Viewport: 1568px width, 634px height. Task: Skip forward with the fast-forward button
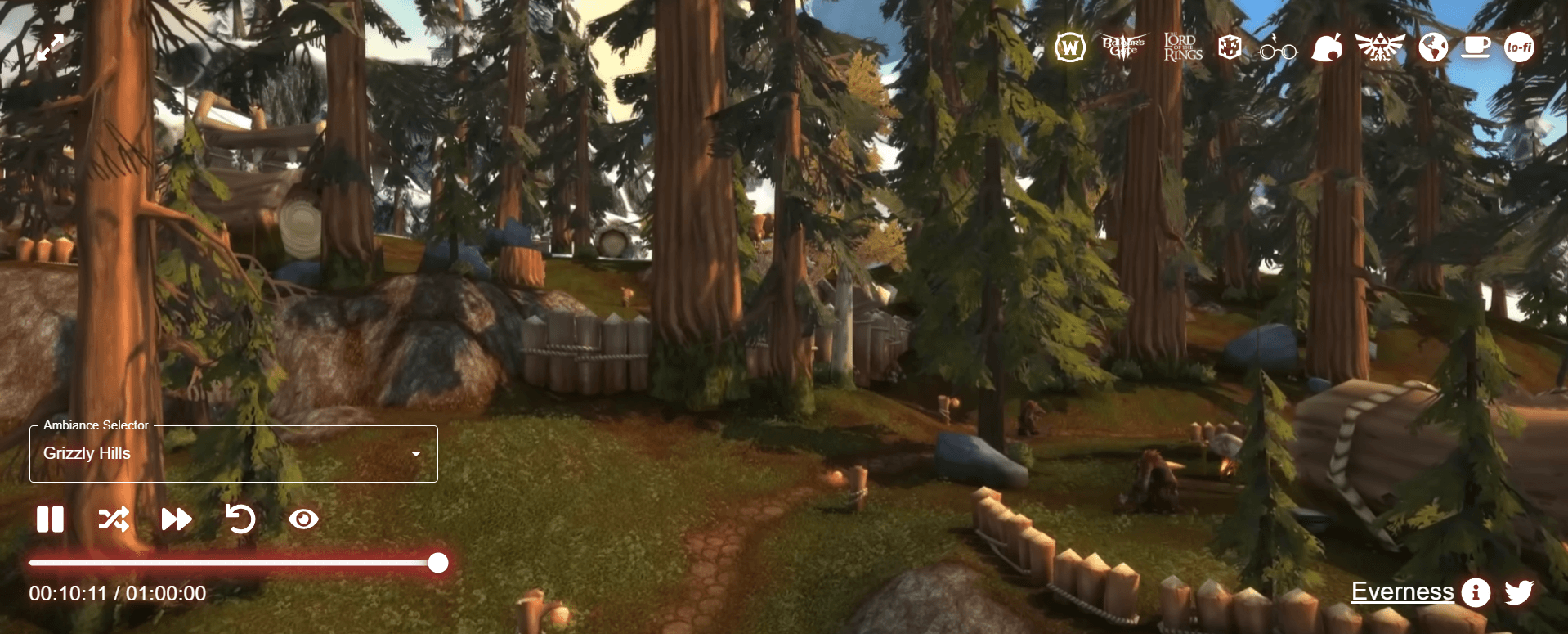[176, 519]
